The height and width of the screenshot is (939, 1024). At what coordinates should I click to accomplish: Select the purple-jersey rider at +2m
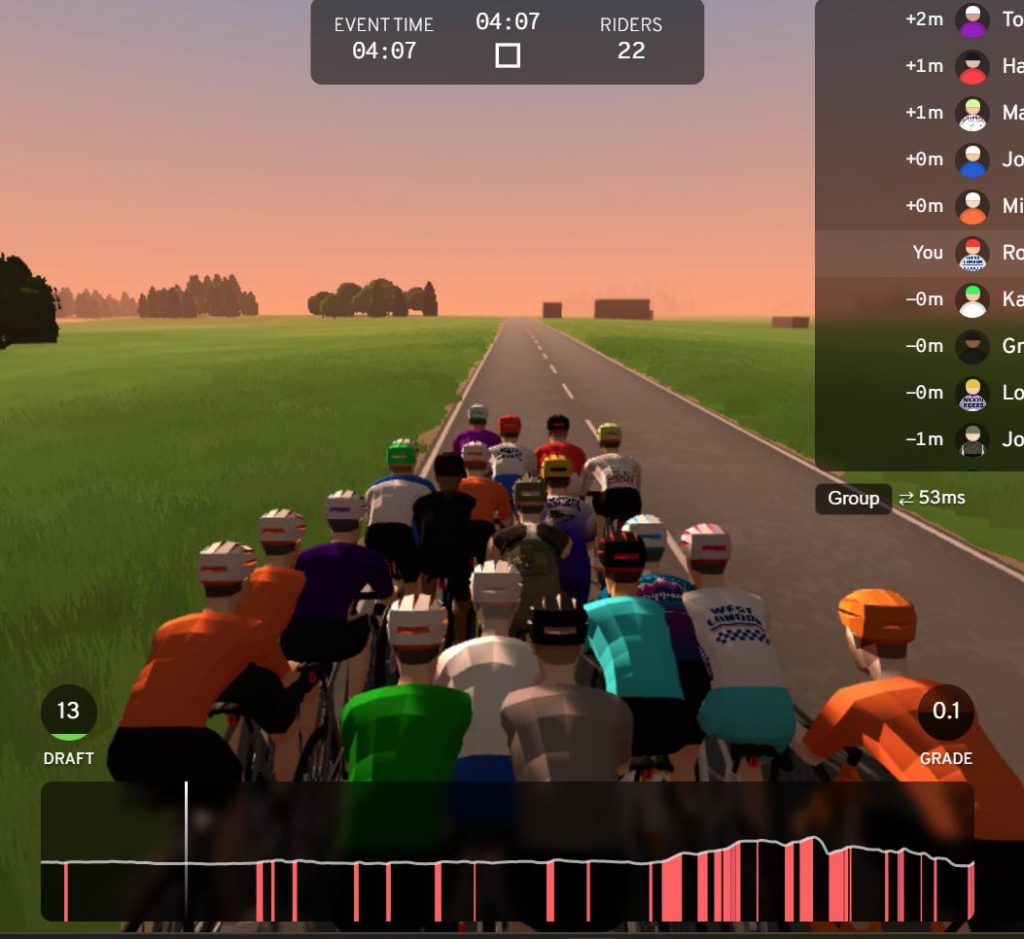tap(972, 20)
